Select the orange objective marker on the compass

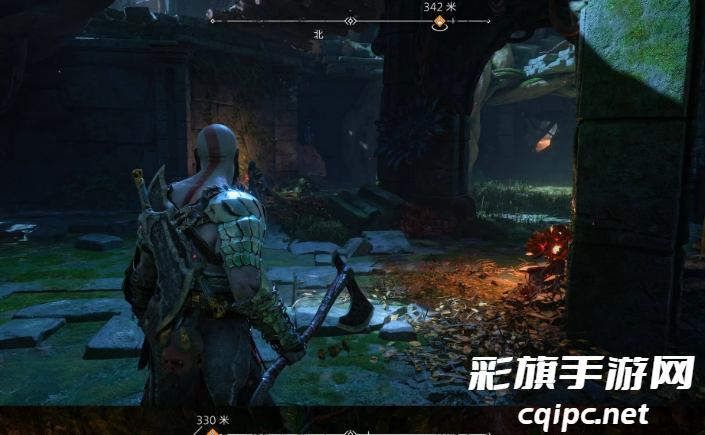tap(438, 21)
